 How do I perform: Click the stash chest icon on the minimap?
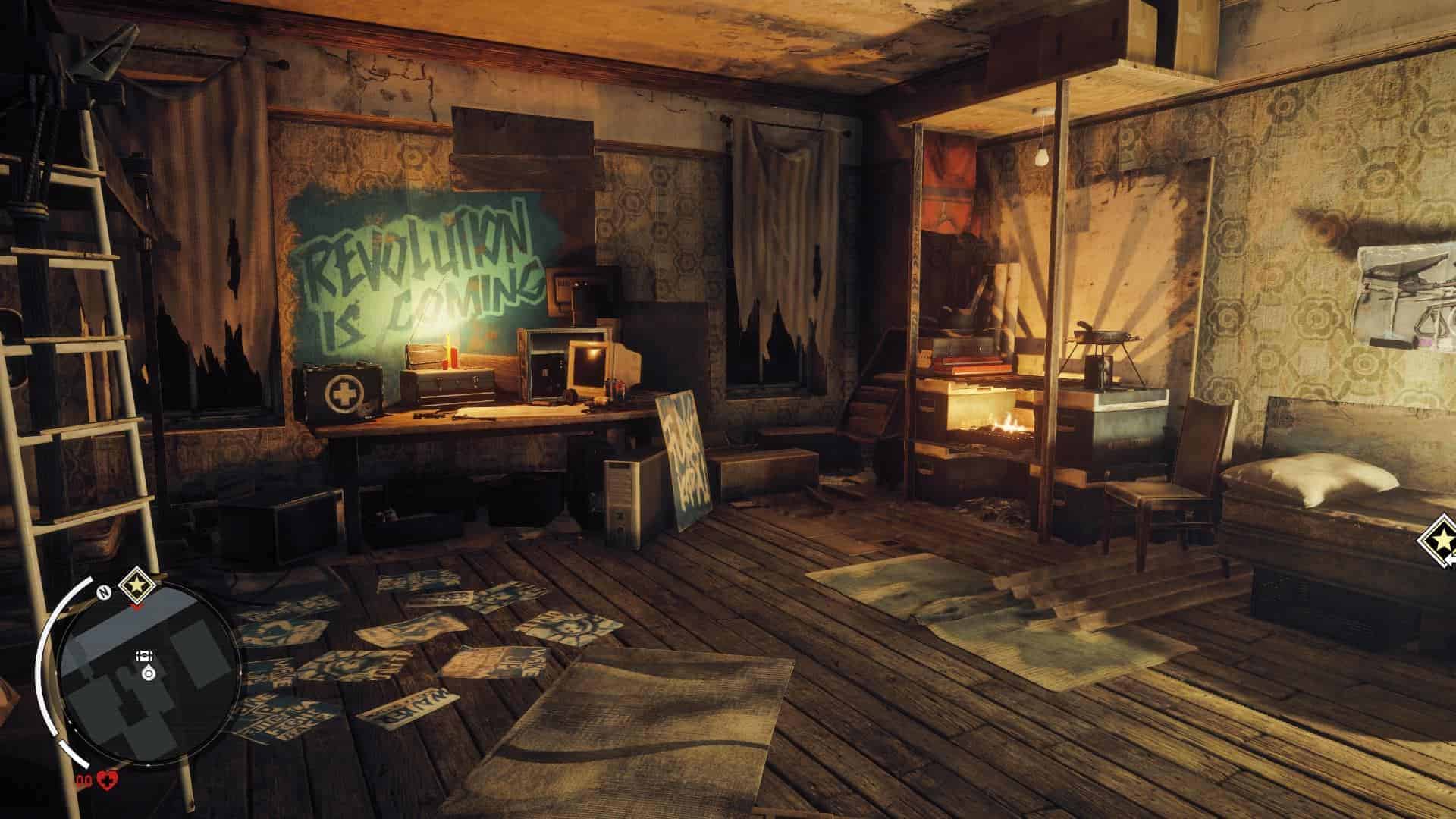(144, 657)
